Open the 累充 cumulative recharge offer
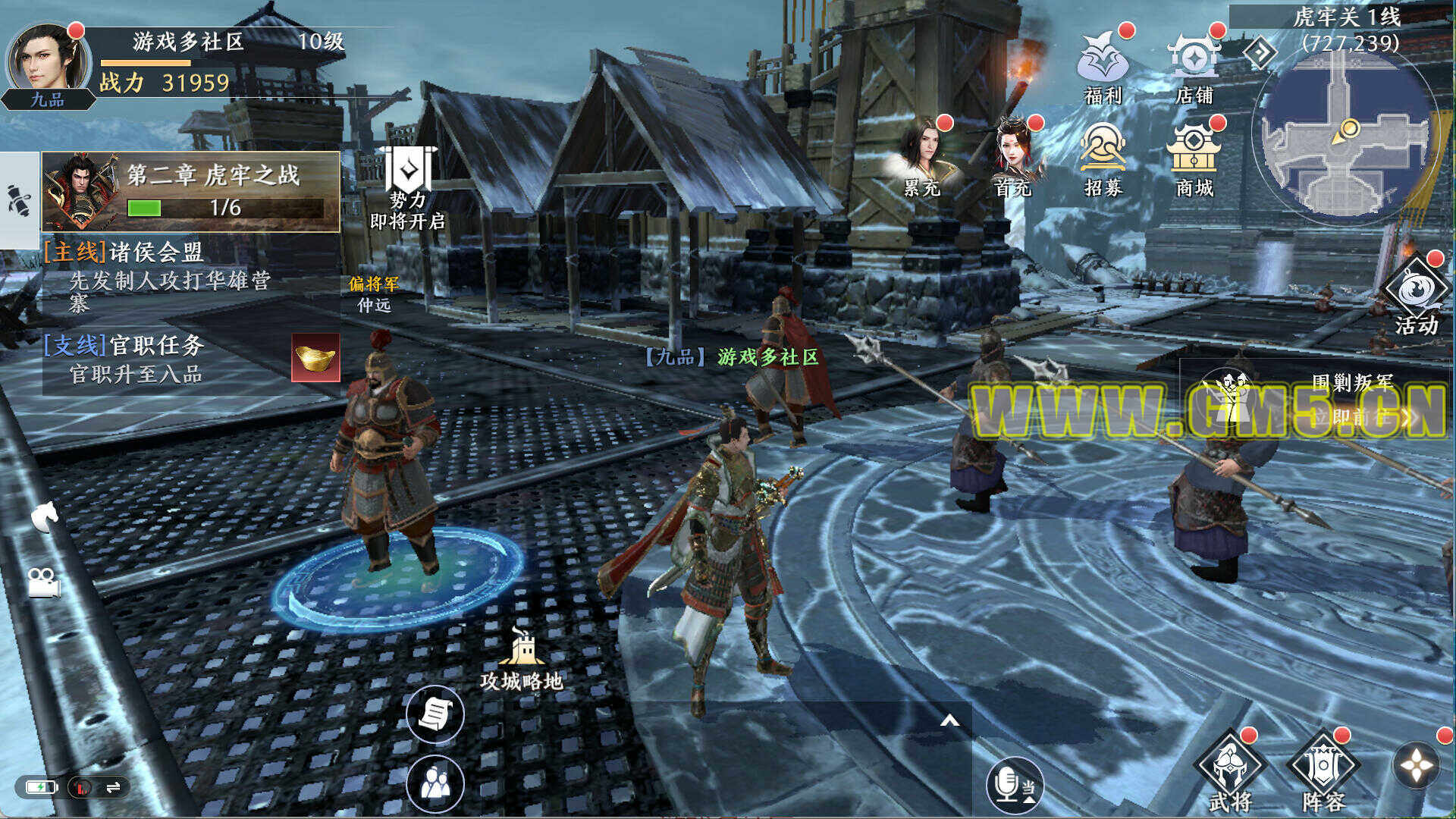 tap(922, 158)
